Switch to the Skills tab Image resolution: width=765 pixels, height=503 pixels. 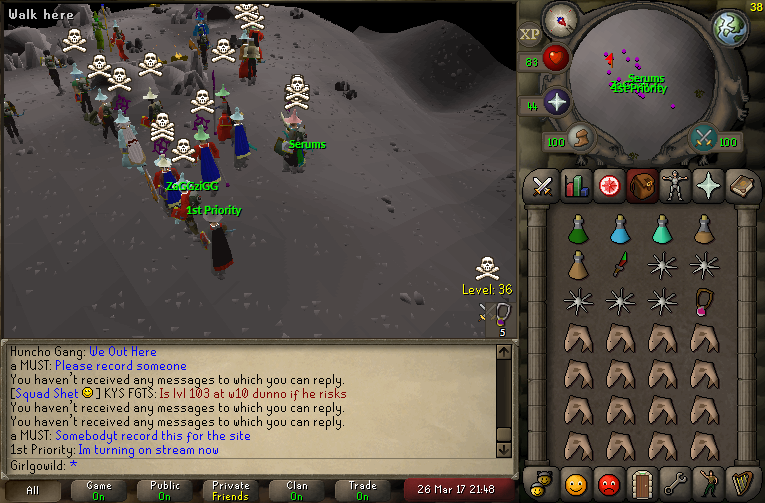(575, 186)
